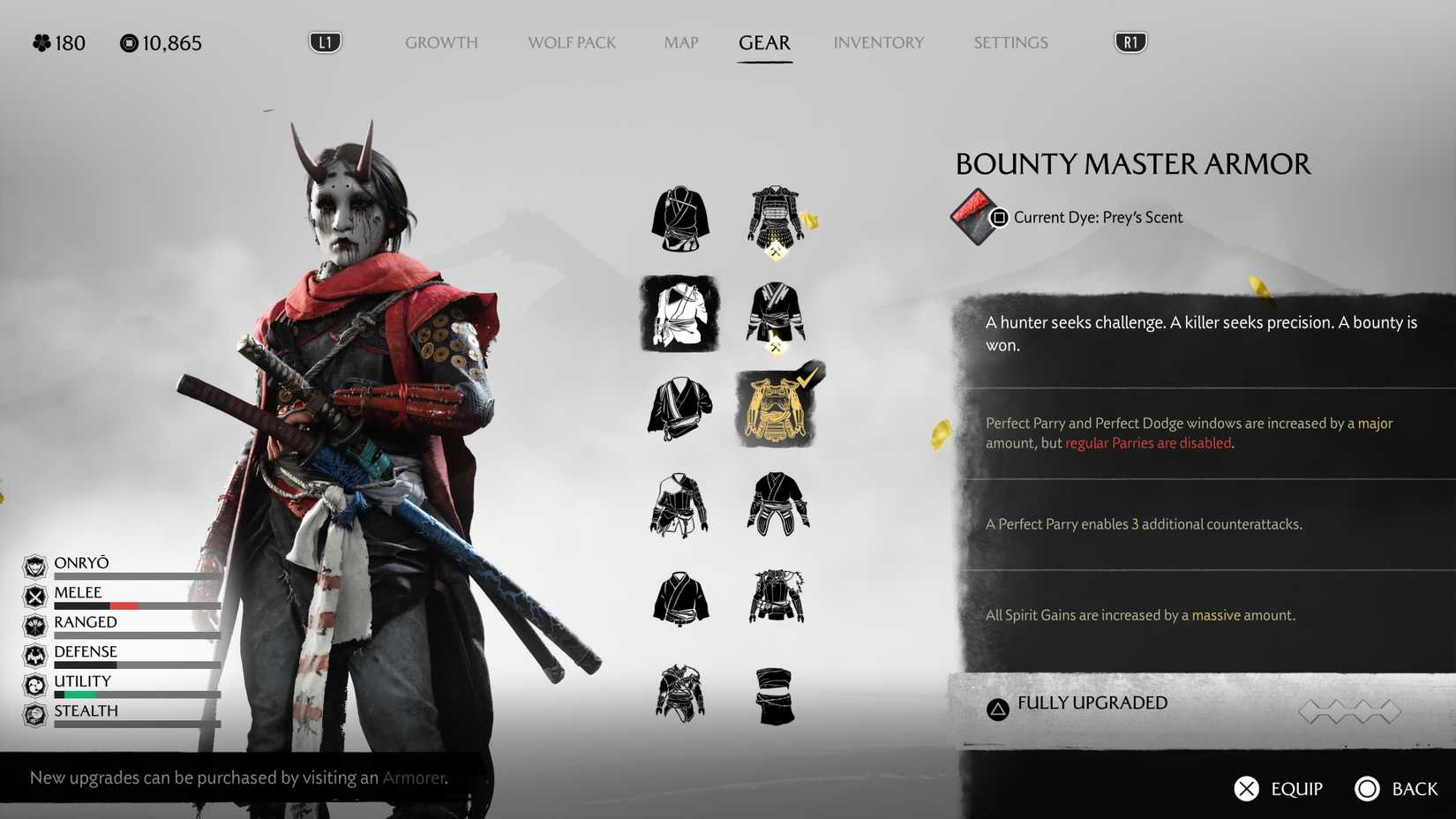
Task: Click the fully upgraded diamond rank indicator
Action: [x=1350, y=710]
